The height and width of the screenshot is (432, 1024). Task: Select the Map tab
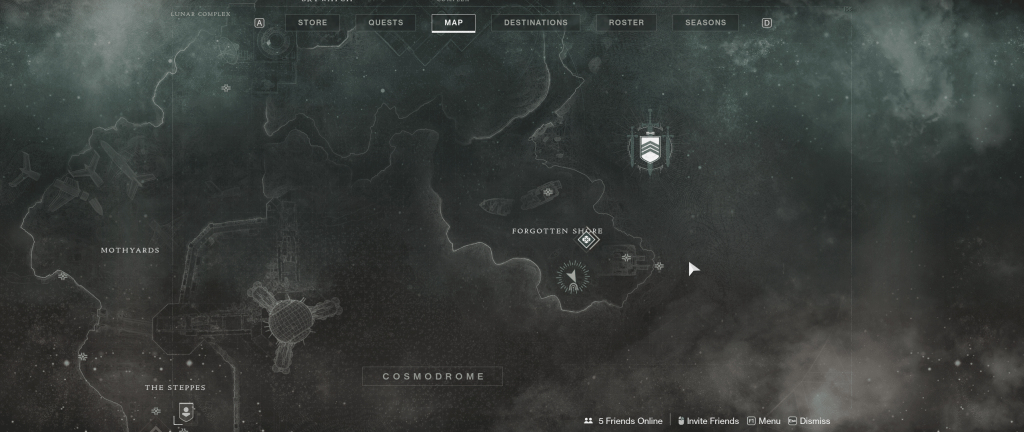(x=453, y=22)
